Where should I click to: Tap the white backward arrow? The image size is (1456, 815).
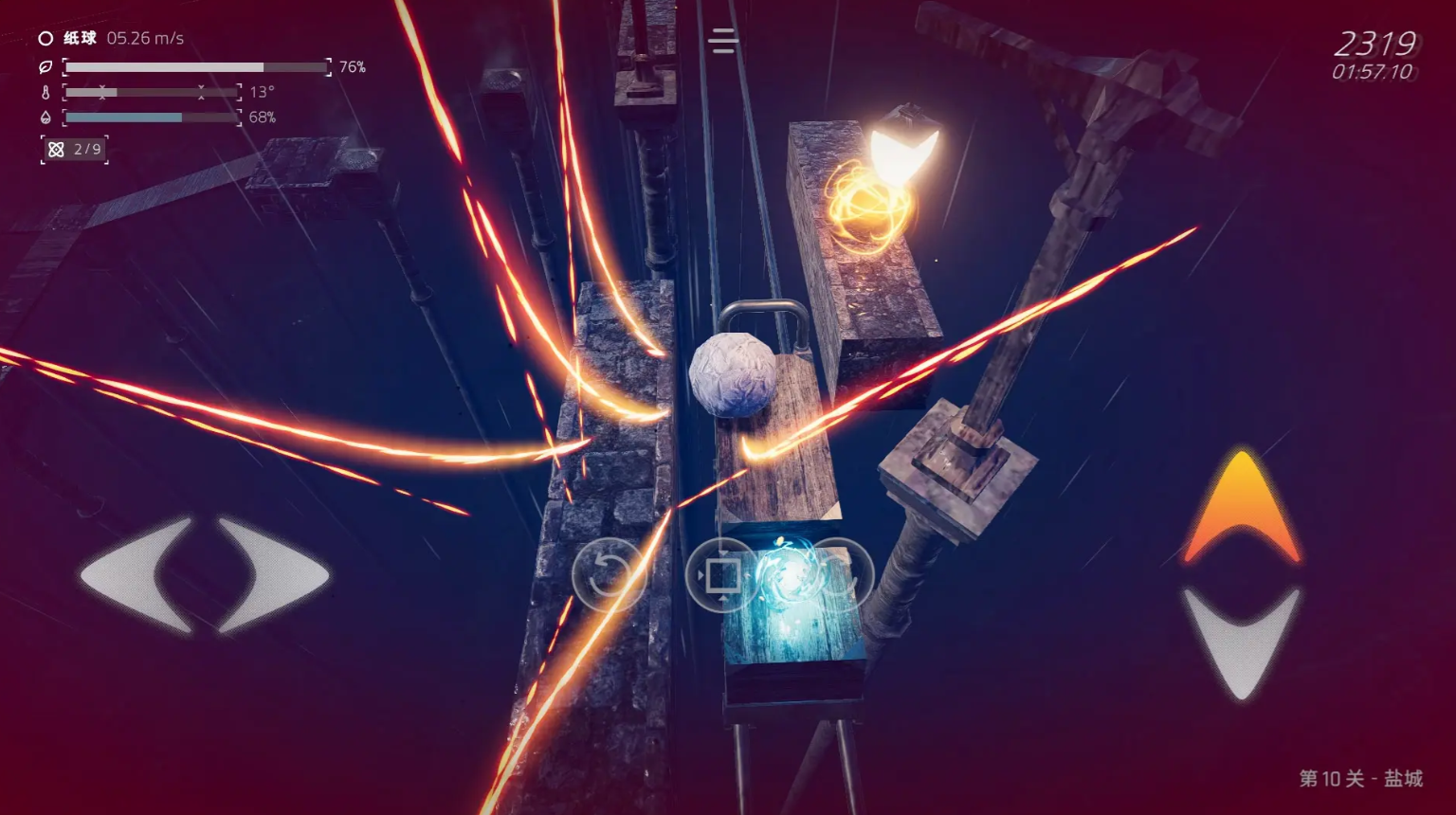[1241, 641]
